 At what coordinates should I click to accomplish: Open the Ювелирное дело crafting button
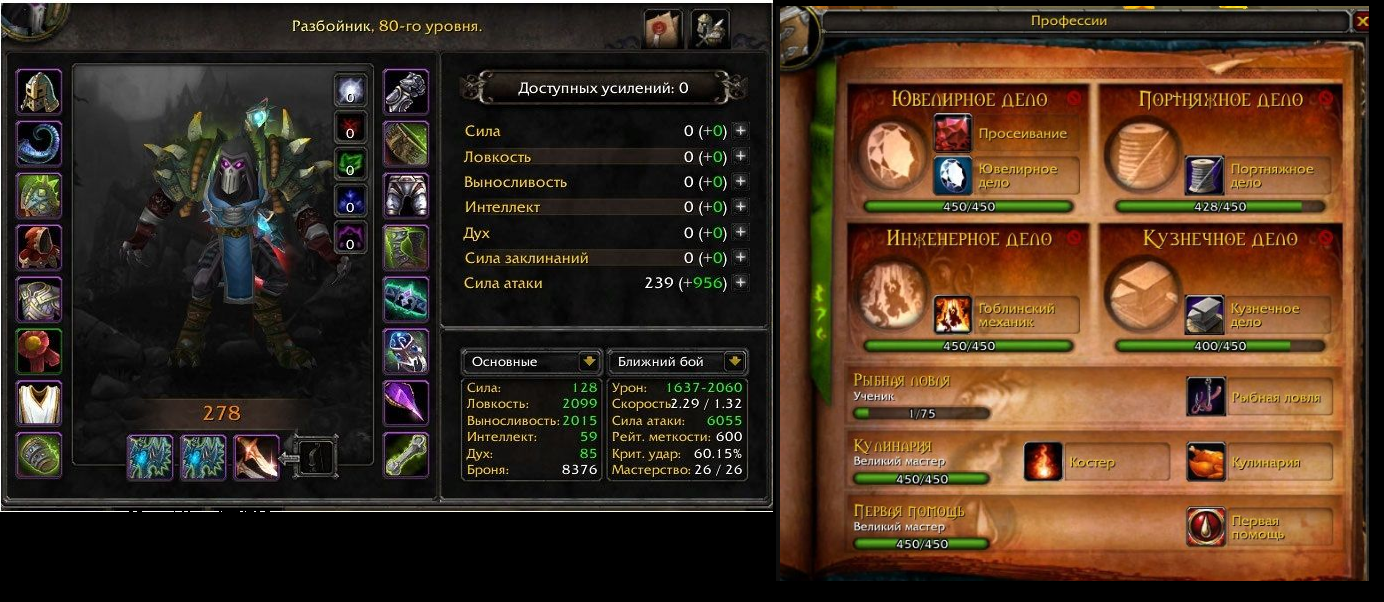tap(953, 175)
